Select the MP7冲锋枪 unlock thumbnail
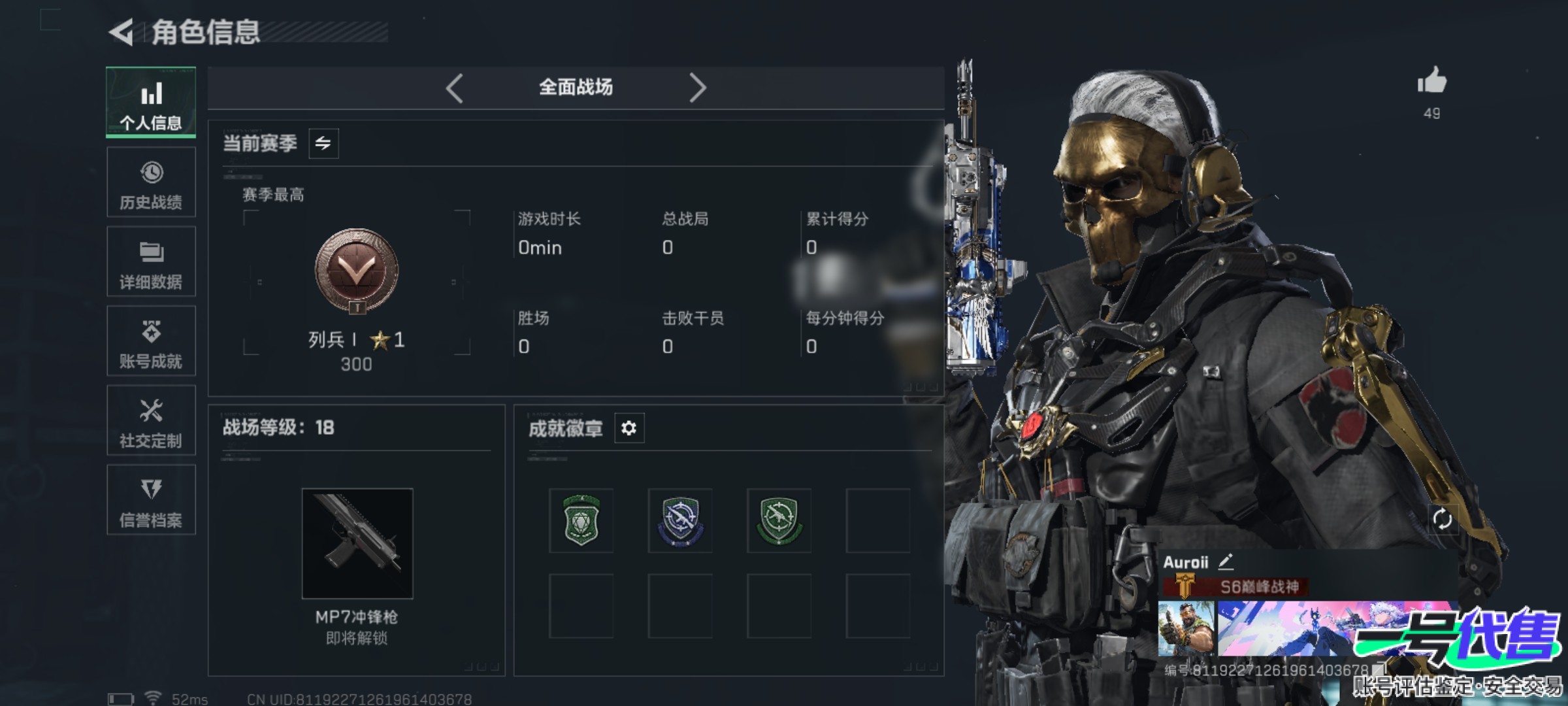 (x=357, y=543)
